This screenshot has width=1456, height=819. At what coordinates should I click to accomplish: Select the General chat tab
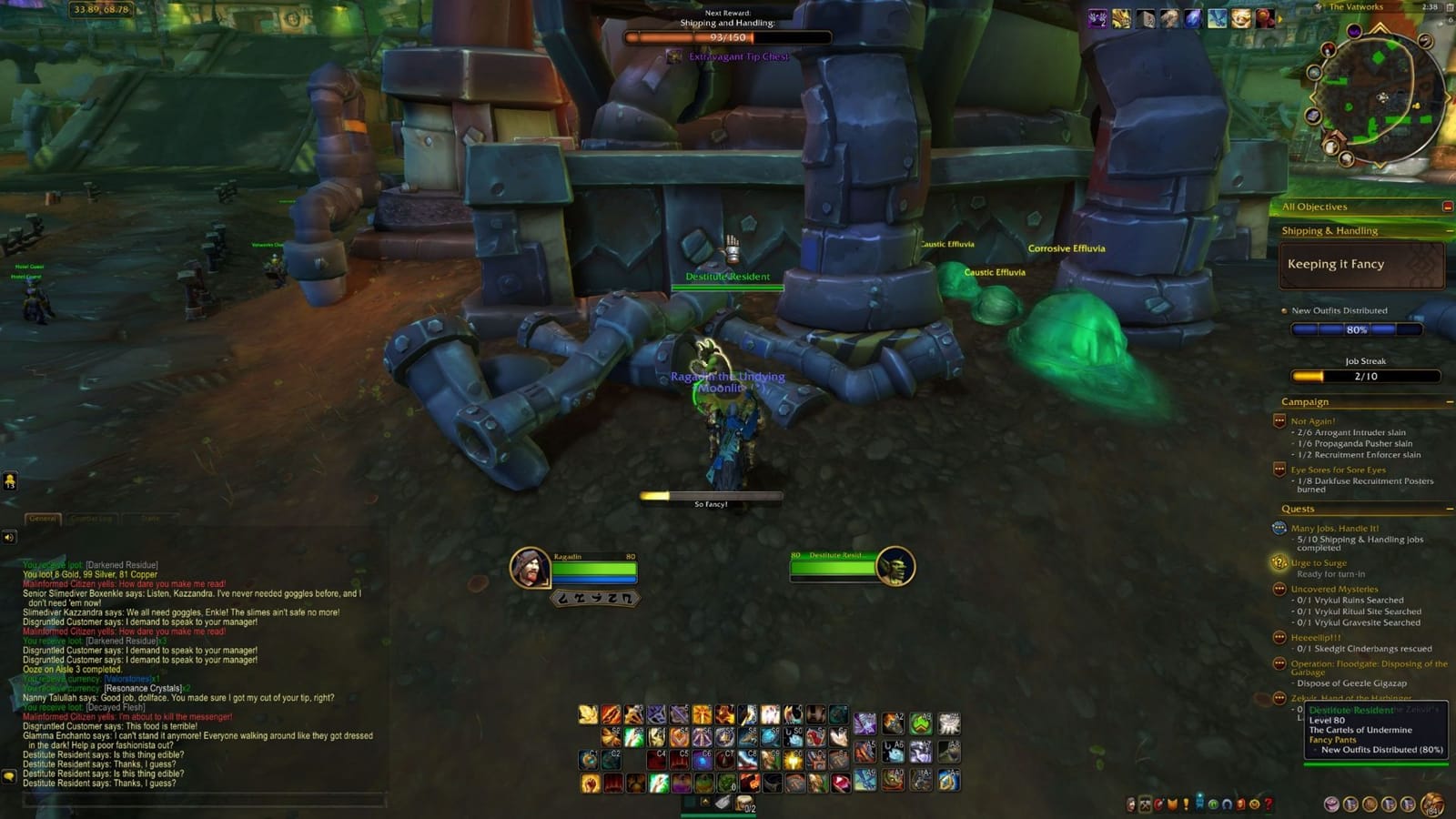pyautogui.click(x=43, y=519)
